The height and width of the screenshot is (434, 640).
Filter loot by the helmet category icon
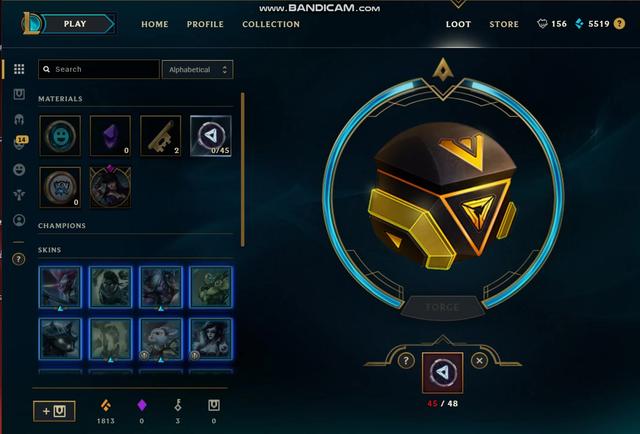pyautogui.click(x=19, y=119)
